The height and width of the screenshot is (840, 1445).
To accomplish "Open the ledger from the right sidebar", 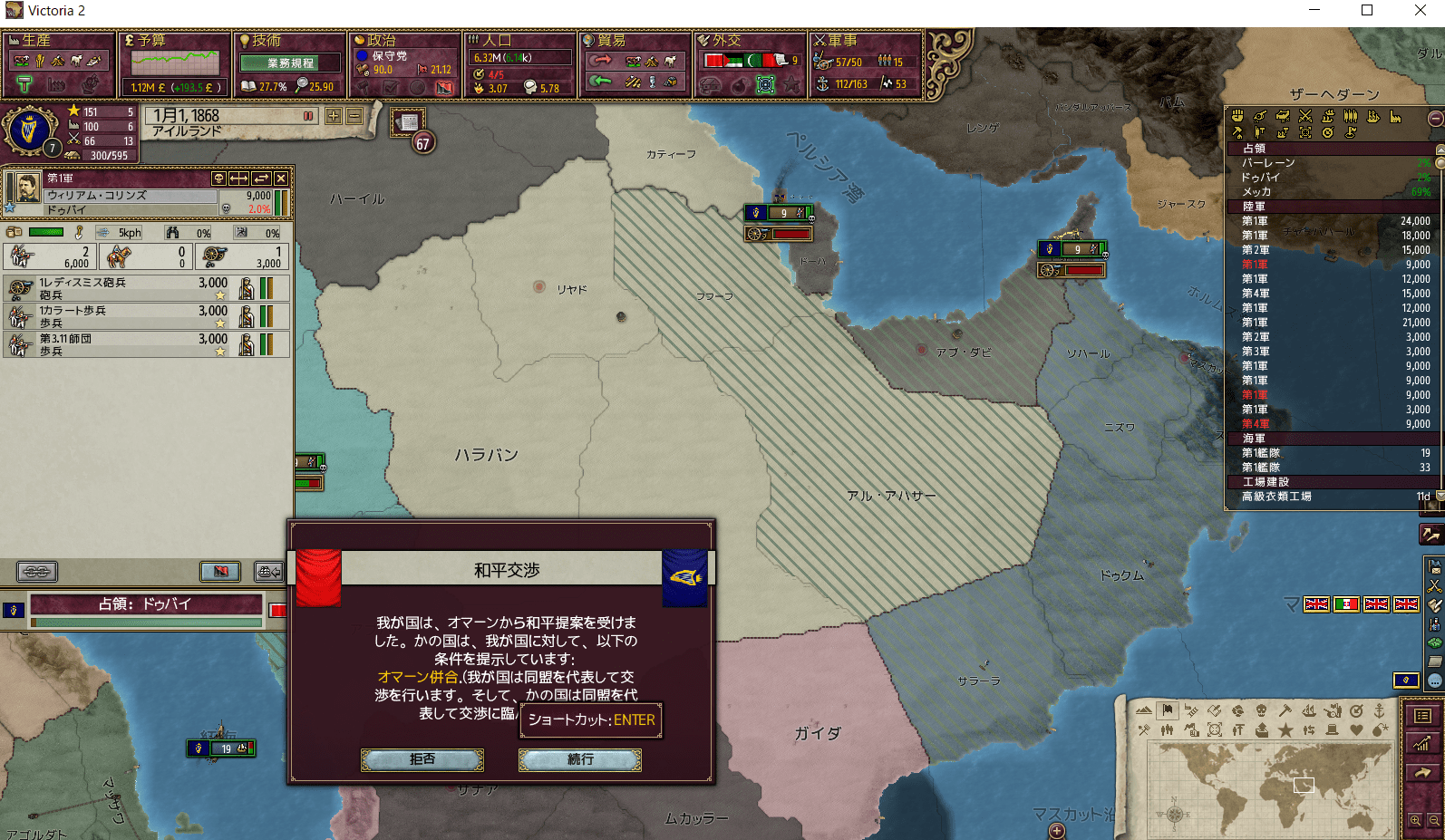I will click(x=1423, y=716).
